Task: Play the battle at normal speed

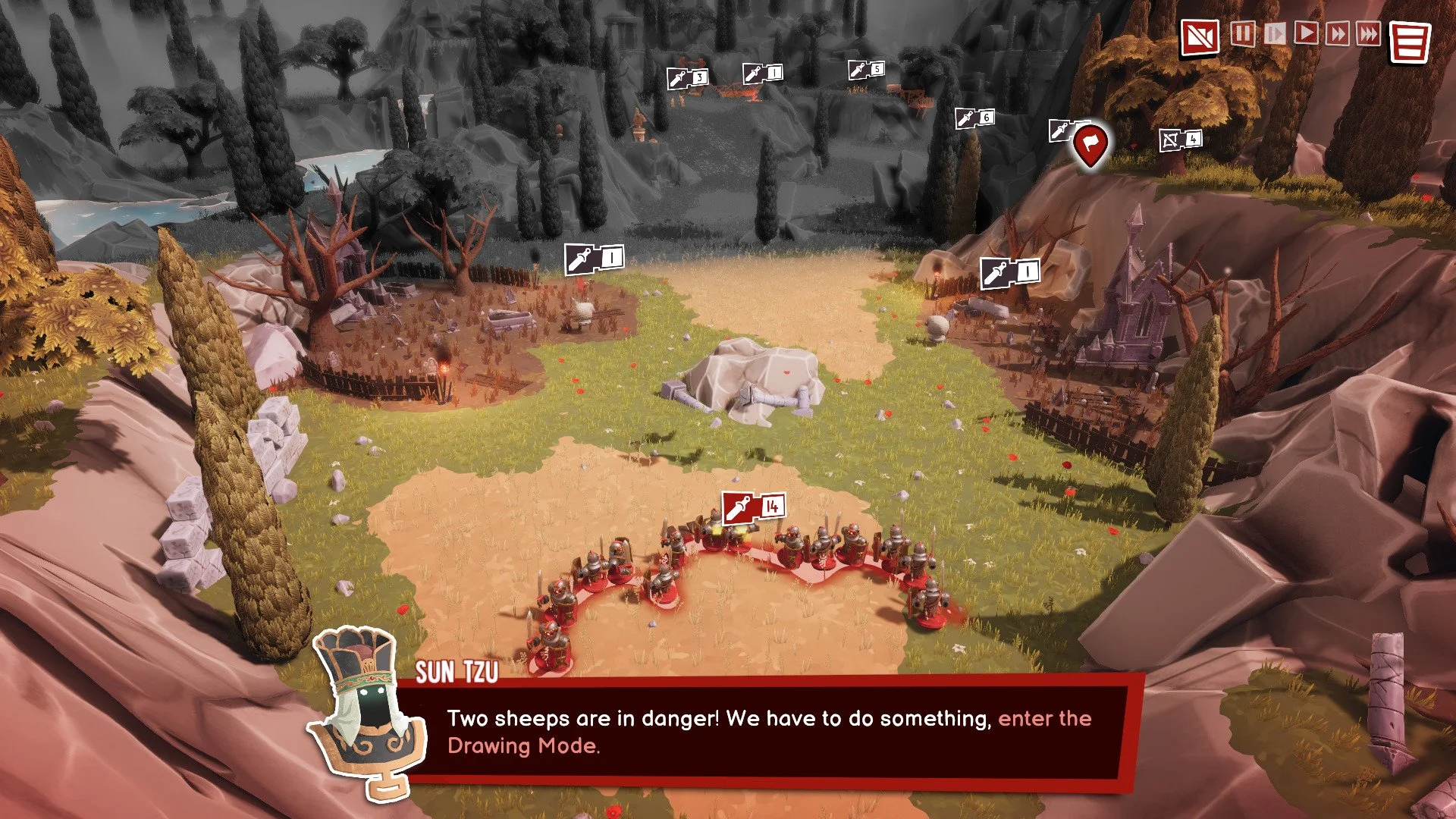Action: pyautogui.click(x=1306, y=34)
